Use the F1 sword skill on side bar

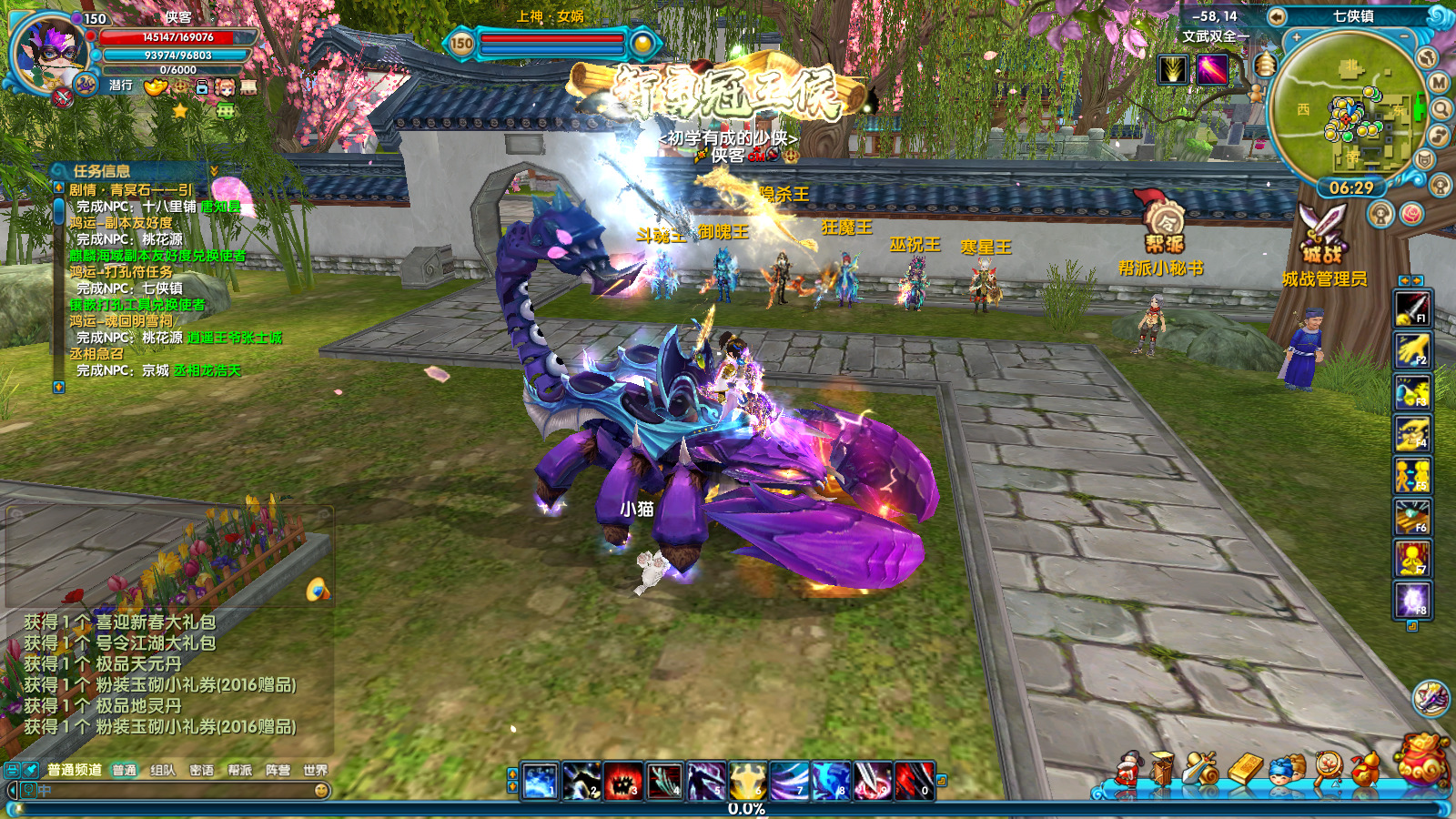tap(1412, 308)
